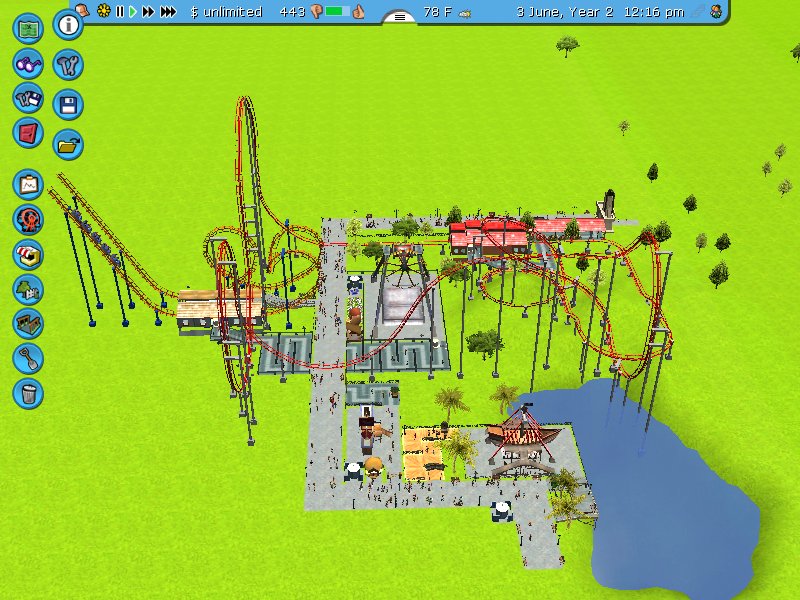Open the scenery building menu
The width and height of the screenshot is (800, 600).
click(x=28, y=289)
